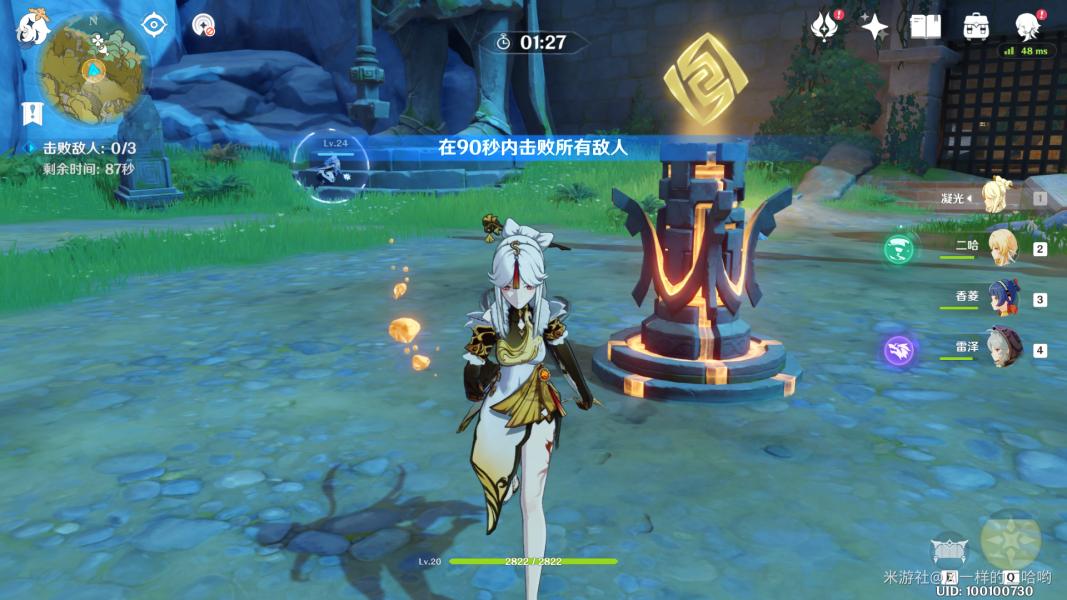1067x600 pixels.
Task: Activate the elemental sight eye icon
Action: click(153, 24)
